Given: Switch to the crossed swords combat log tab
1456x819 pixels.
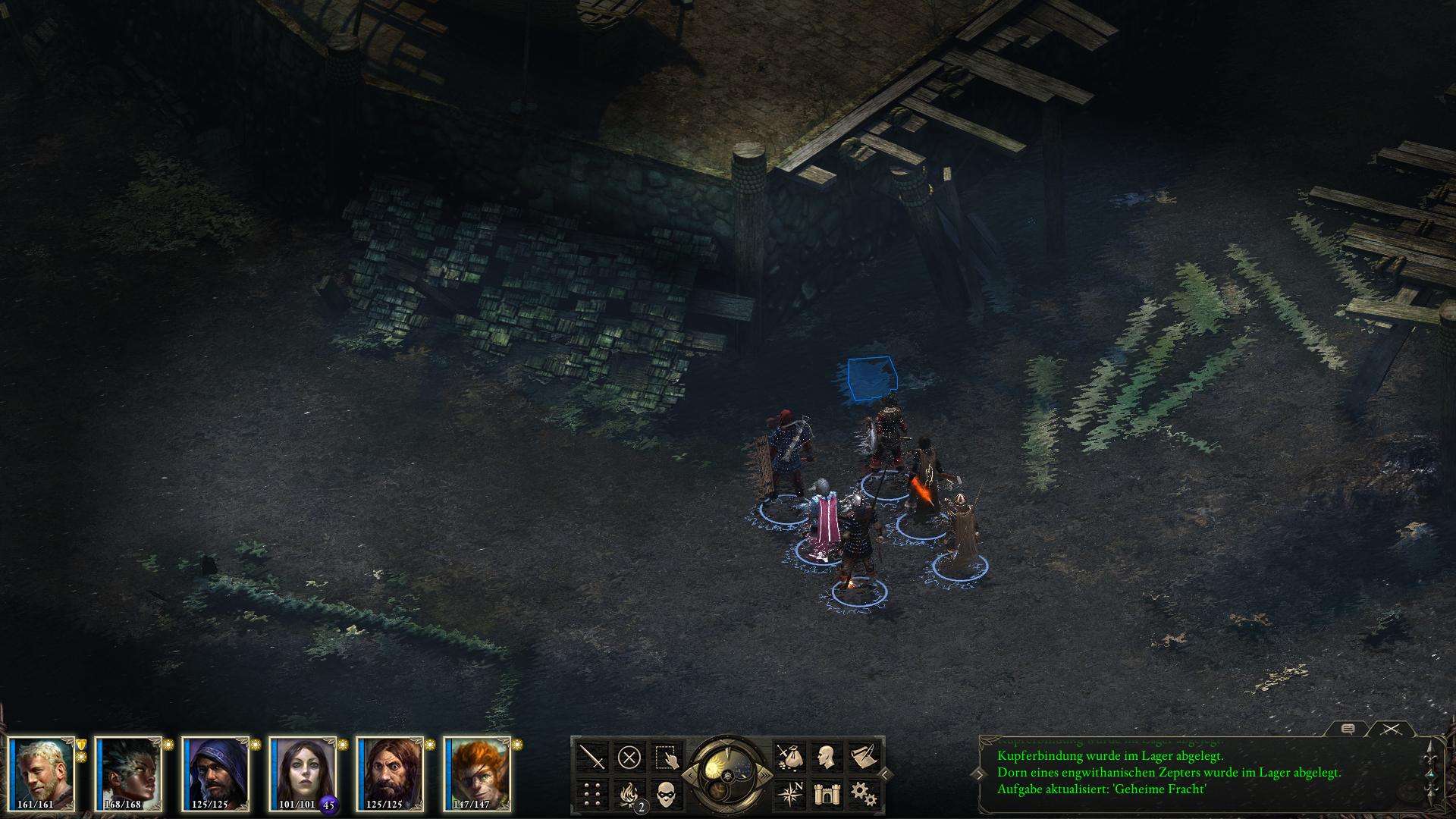Looking at the screenshot, I should [x=1389, y=729].
